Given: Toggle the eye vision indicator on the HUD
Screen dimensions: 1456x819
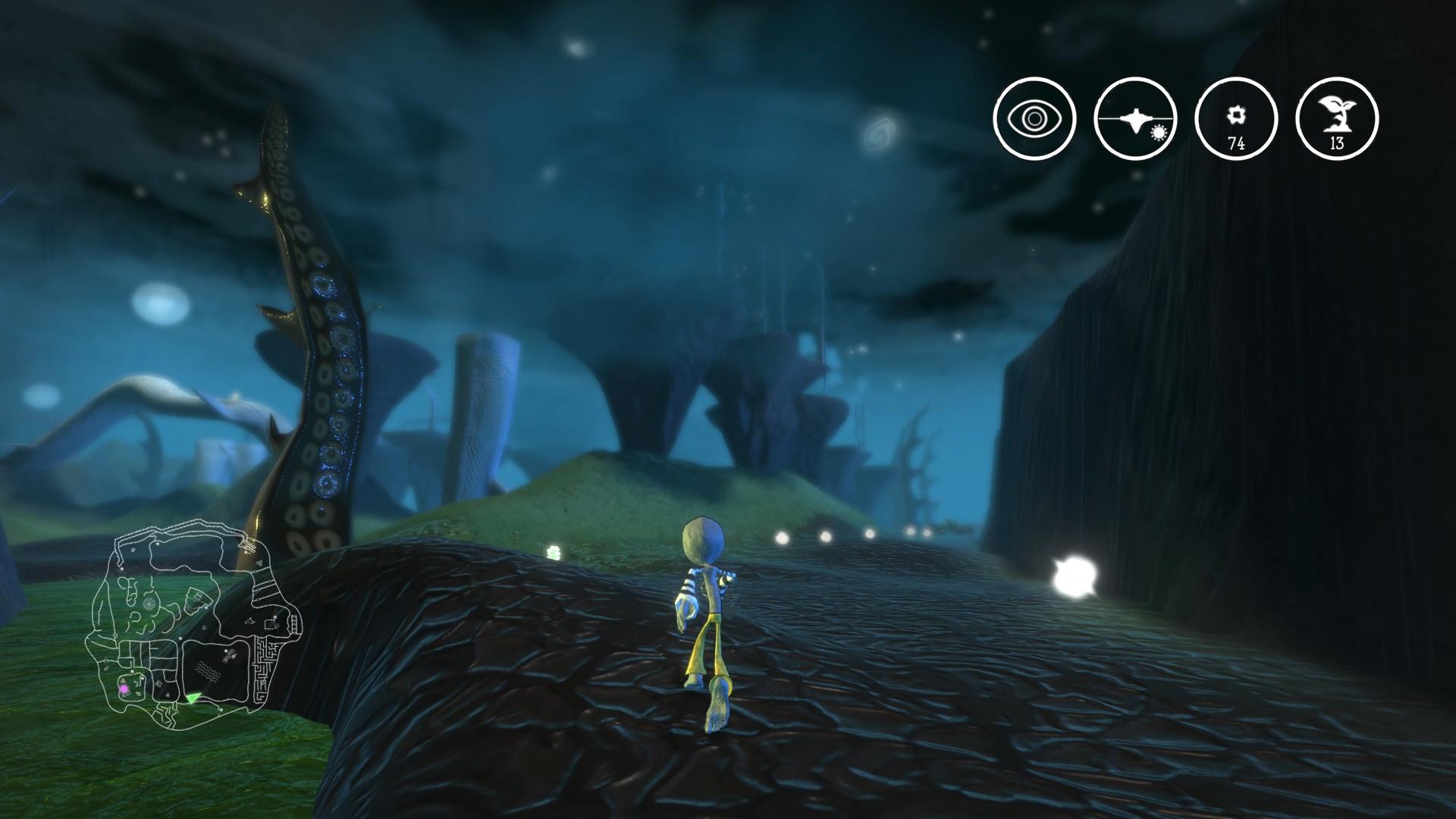Looking at the screenshot, I should click(1035, 120).
